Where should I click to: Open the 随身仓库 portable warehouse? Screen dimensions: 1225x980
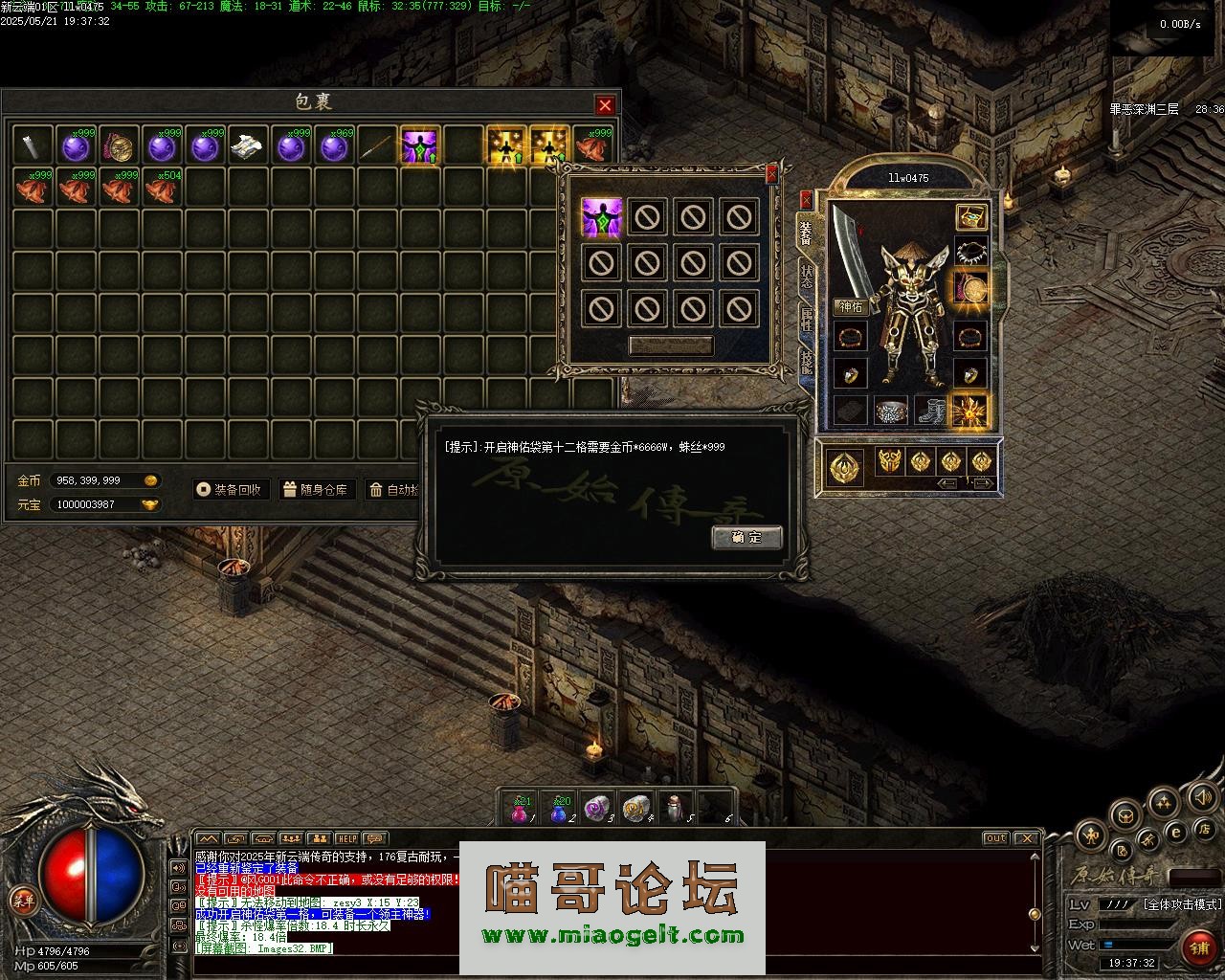pyautogui.click(x=316, y=490)
